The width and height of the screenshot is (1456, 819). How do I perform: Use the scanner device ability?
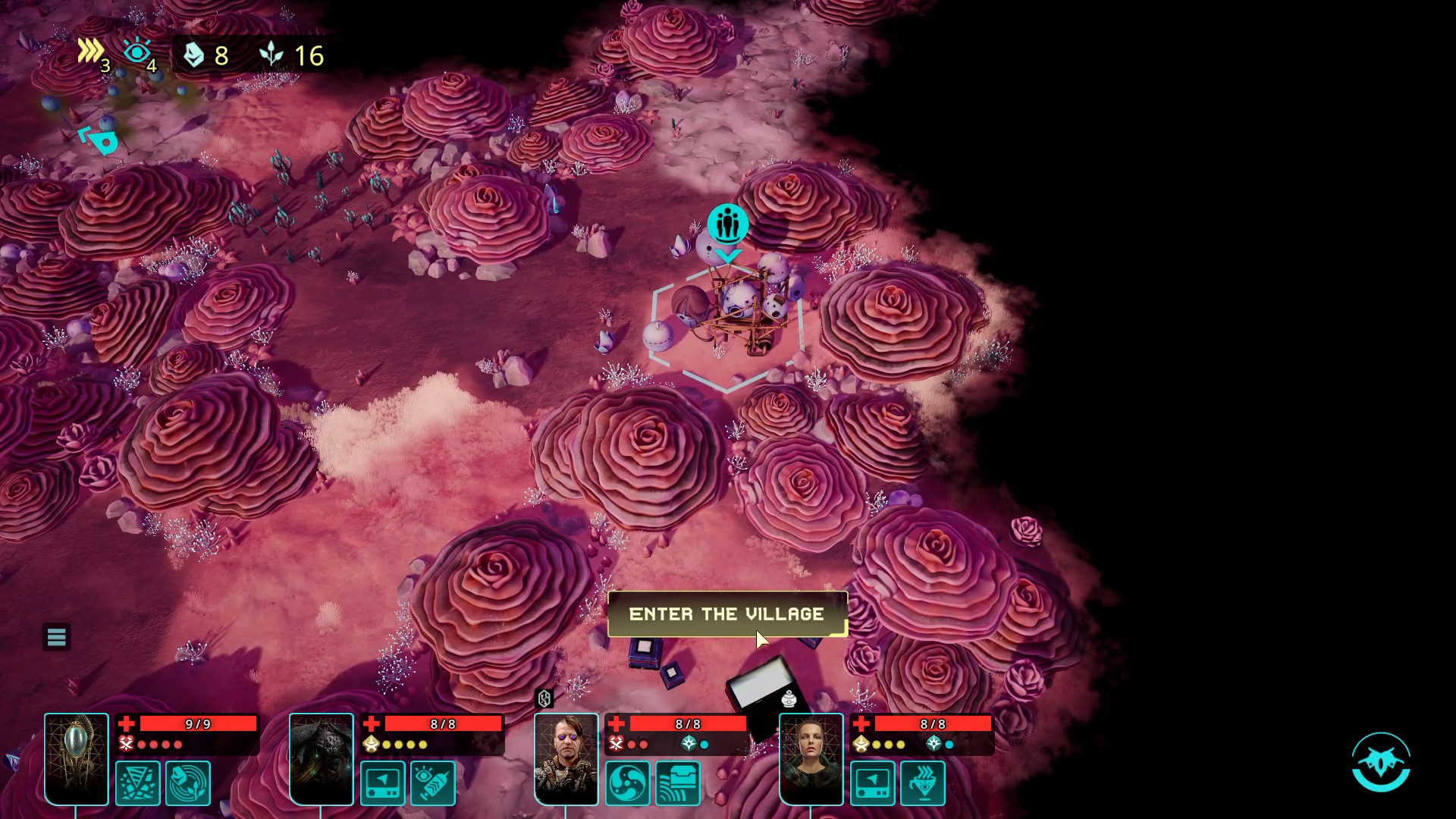[383, 783]
